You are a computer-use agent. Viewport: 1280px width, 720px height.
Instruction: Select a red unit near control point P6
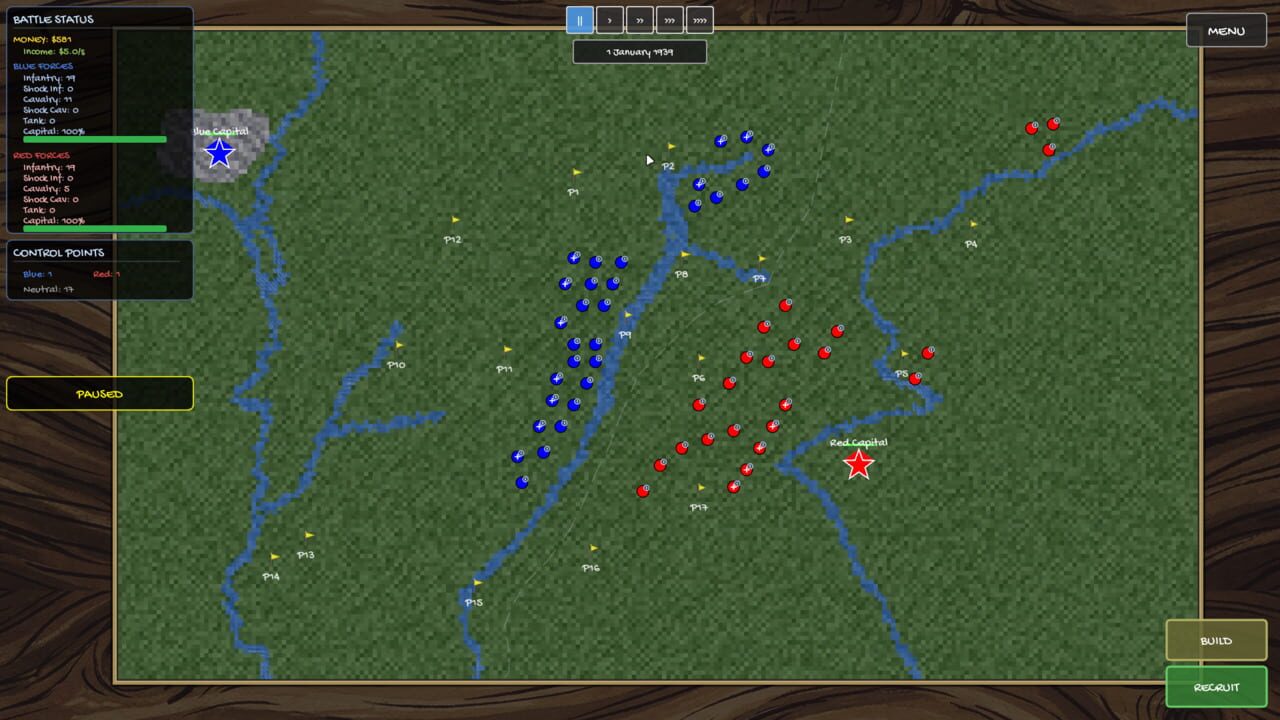(x=727, y=383)
